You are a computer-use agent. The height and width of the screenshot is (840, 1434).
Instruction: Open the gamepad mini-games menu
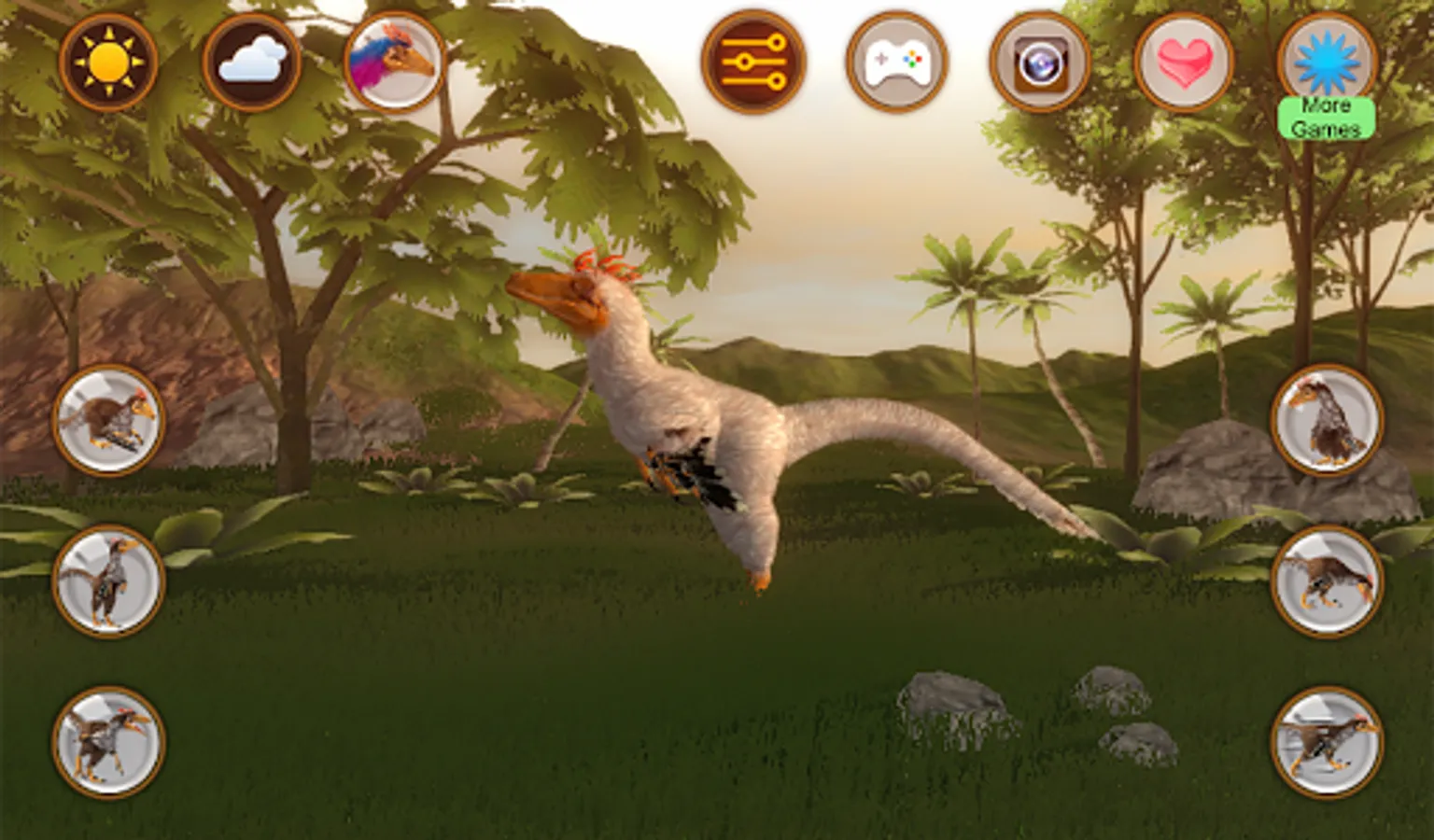[898, 61]
